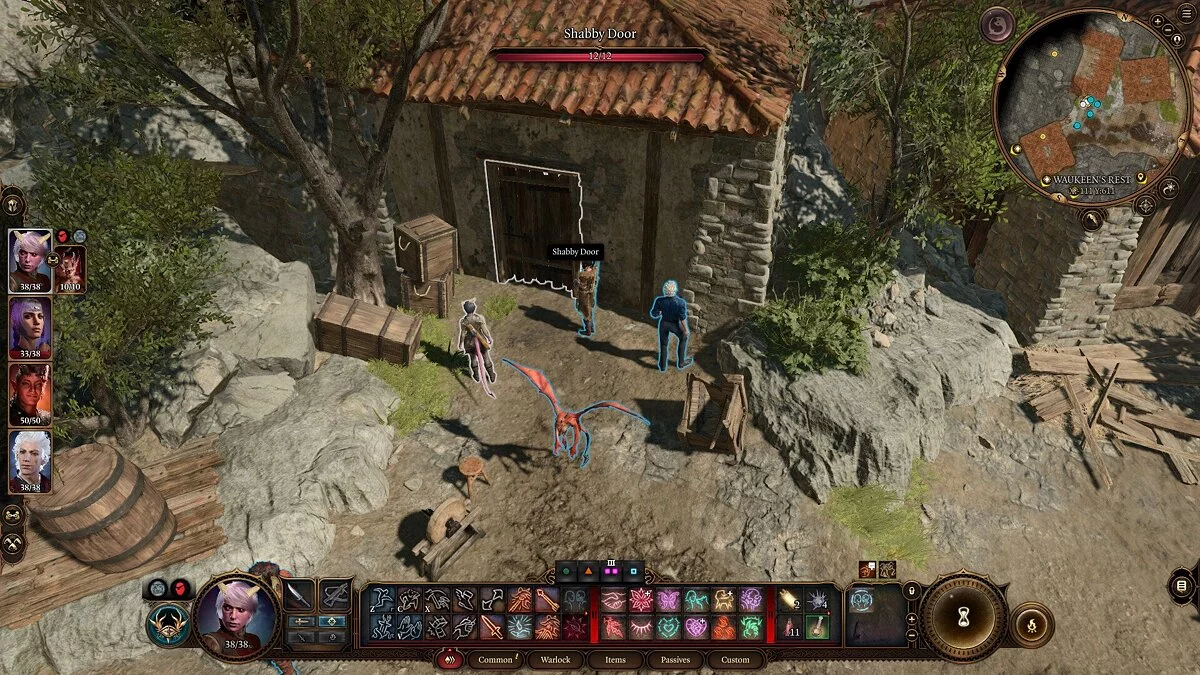Select the imp summon portrait
The height and width of the screenshot is (675, 1200).
pos(71,266)
